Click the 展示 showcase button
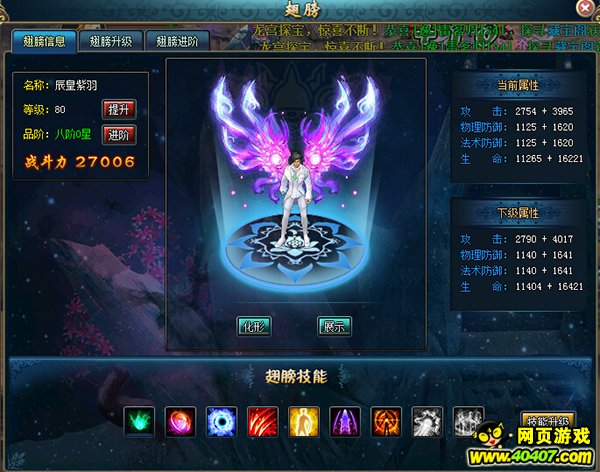Image resolution: width=600 pixels, height=472 pixels. pyautogui.click(x=335, y=325)
